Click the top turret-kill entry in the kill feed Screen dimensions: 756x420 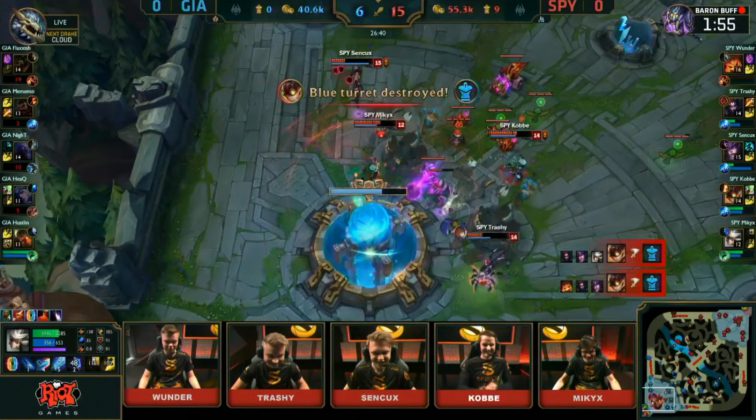[611, 254]
